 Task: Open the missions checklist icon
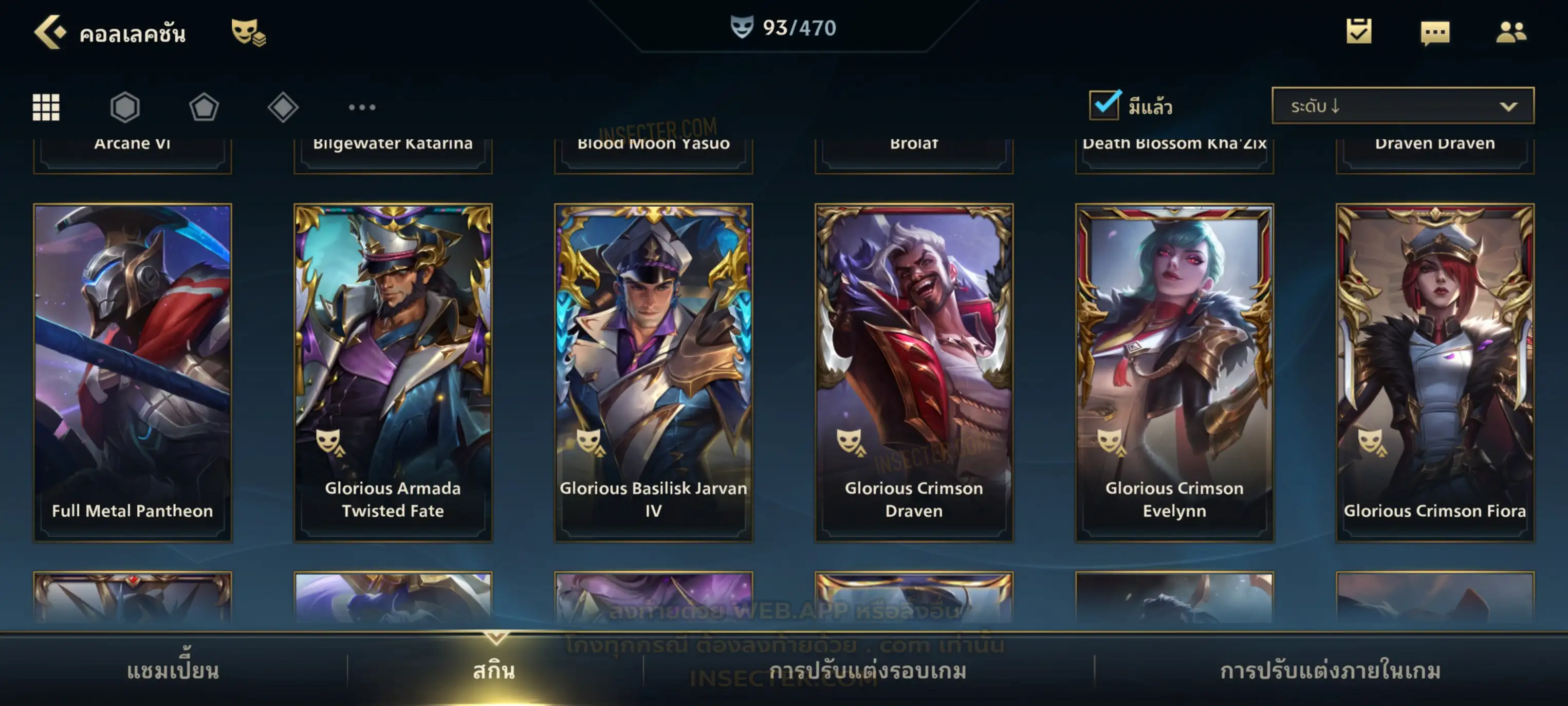(1358, 32)
